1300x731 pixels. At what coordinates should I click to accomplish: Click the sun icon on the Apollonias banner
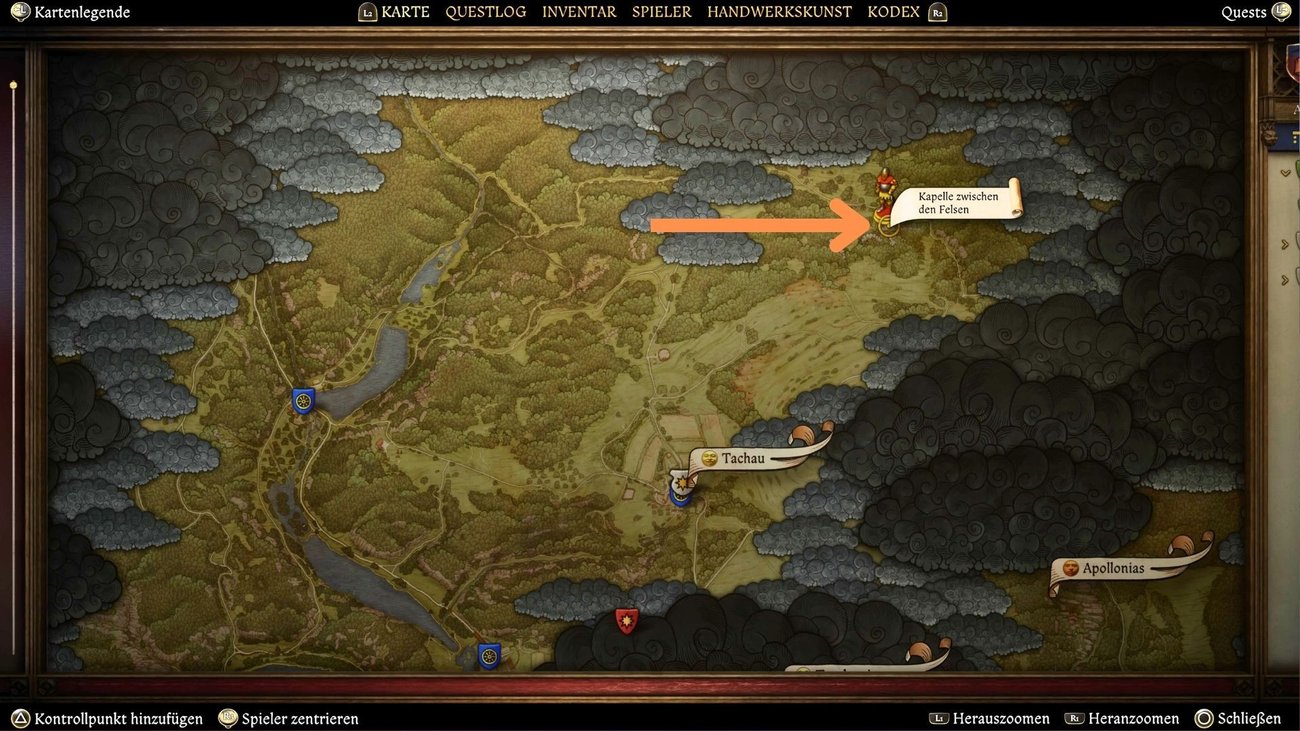[x=1069, y=568]
